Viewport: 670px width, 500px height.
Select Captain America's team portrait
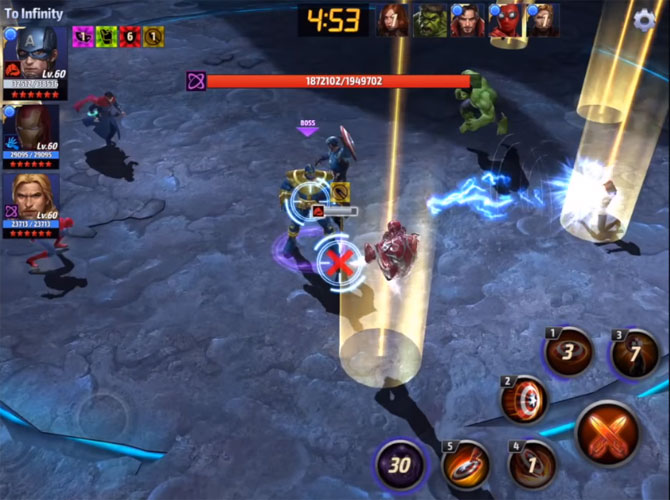click(35, 57)
